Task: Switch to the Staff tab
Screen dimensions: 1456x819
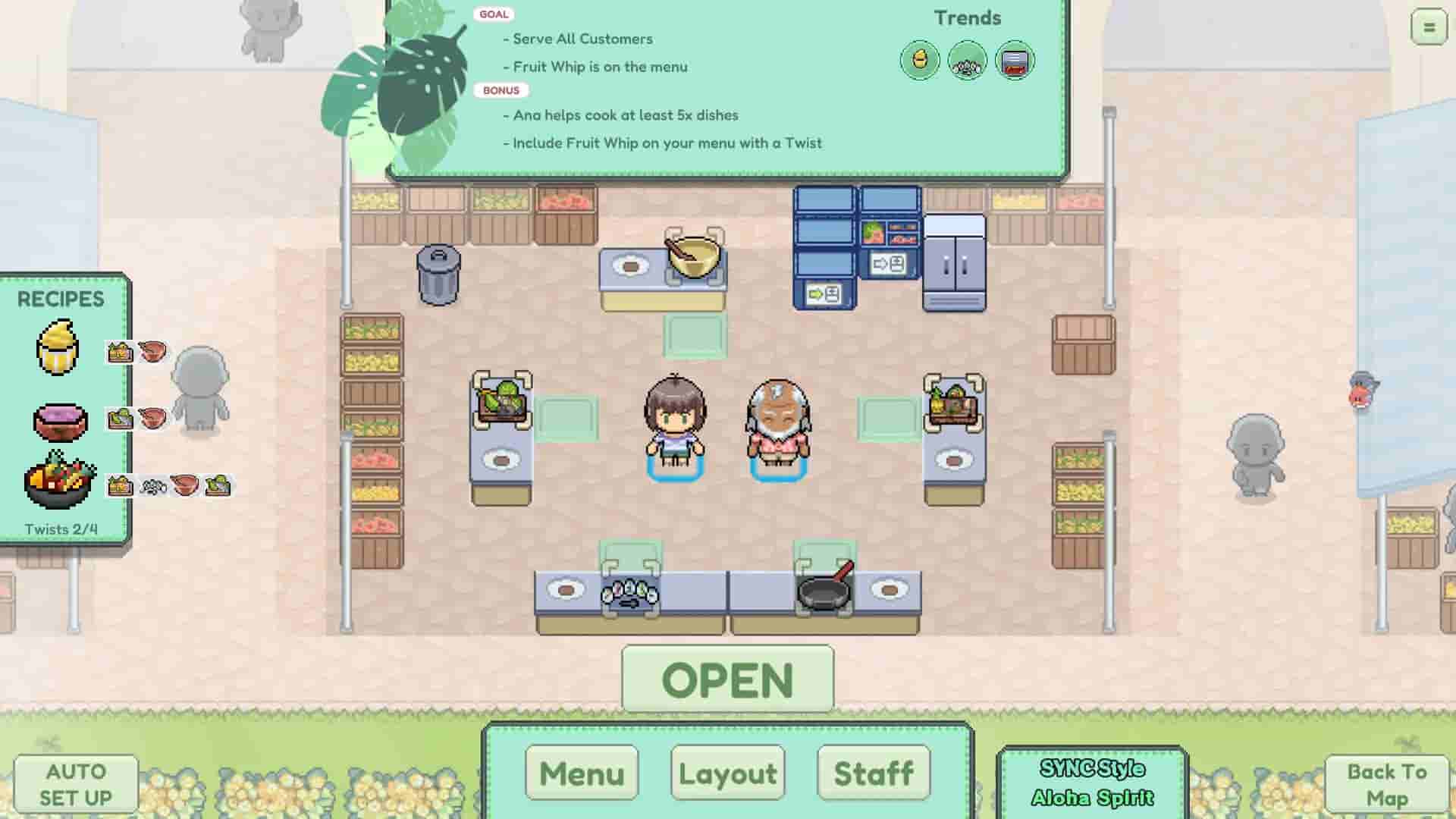Action: click(872, 773)
